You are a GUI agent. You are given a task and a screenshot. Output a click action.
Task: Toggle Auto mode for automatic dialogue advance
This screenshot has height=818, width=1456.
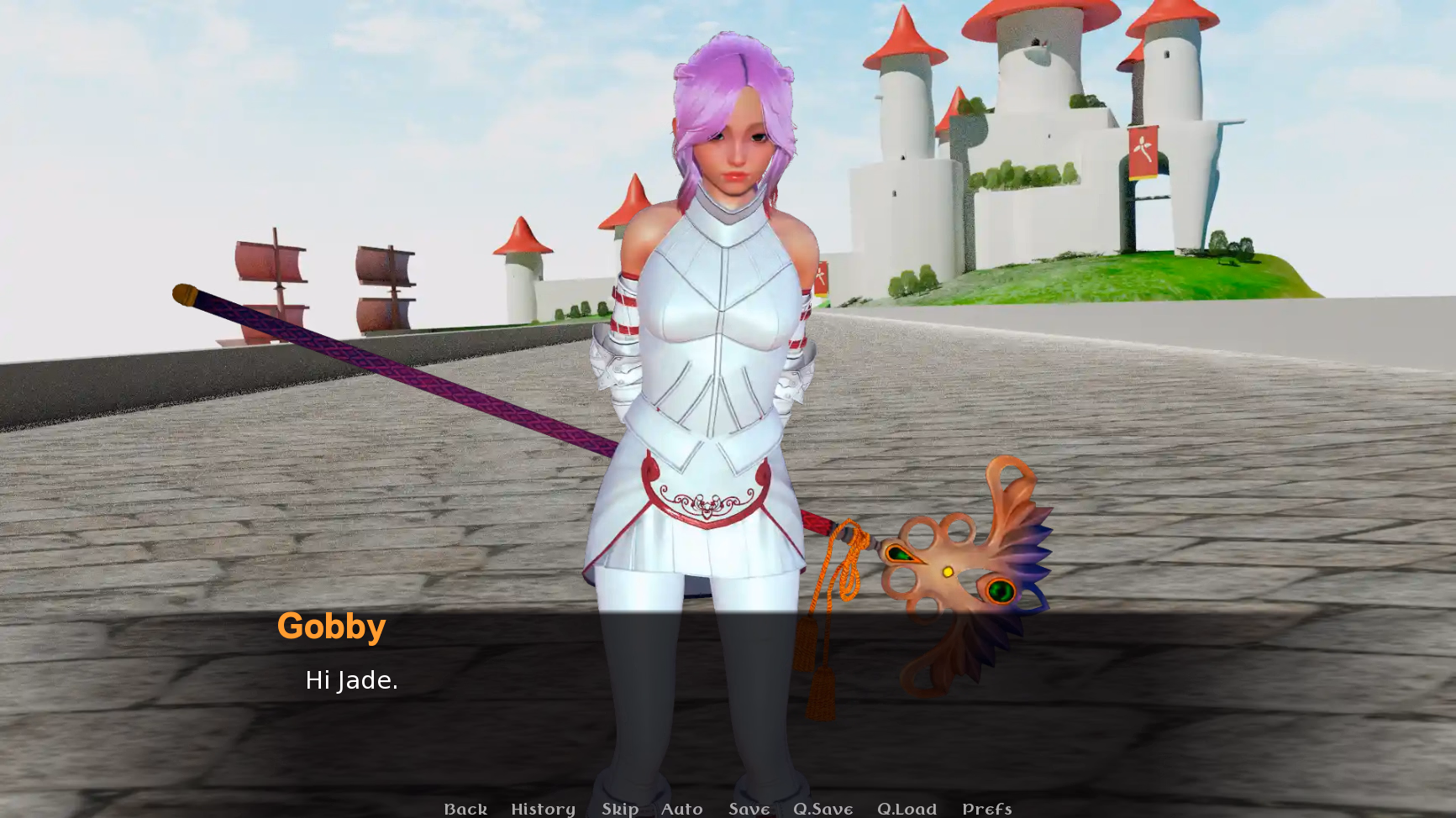[682, 808]
